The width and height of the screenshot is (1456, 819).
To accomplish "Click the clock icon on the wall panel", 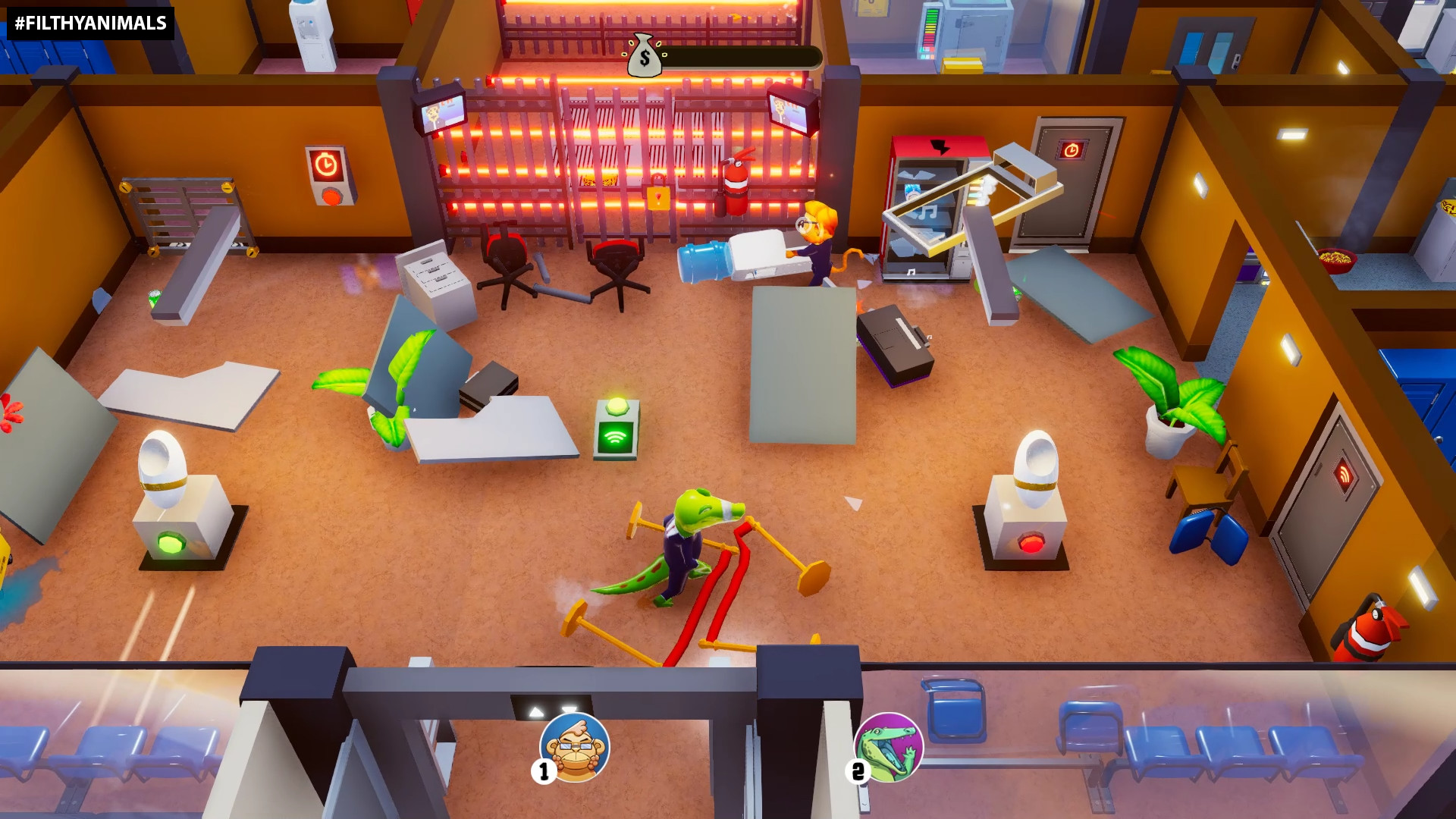I will click(x=326, y=165).
